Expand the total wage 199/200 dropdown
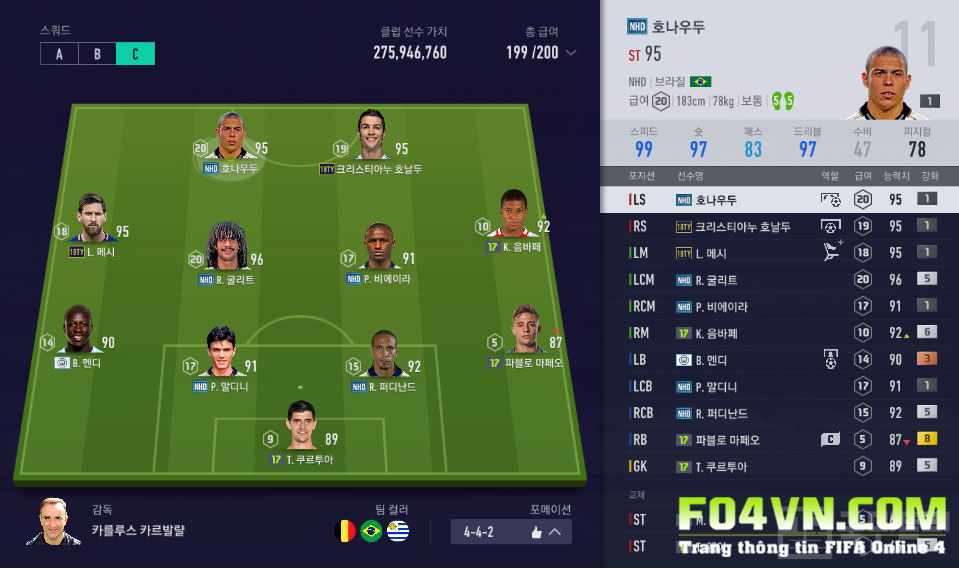 [571, 53]
